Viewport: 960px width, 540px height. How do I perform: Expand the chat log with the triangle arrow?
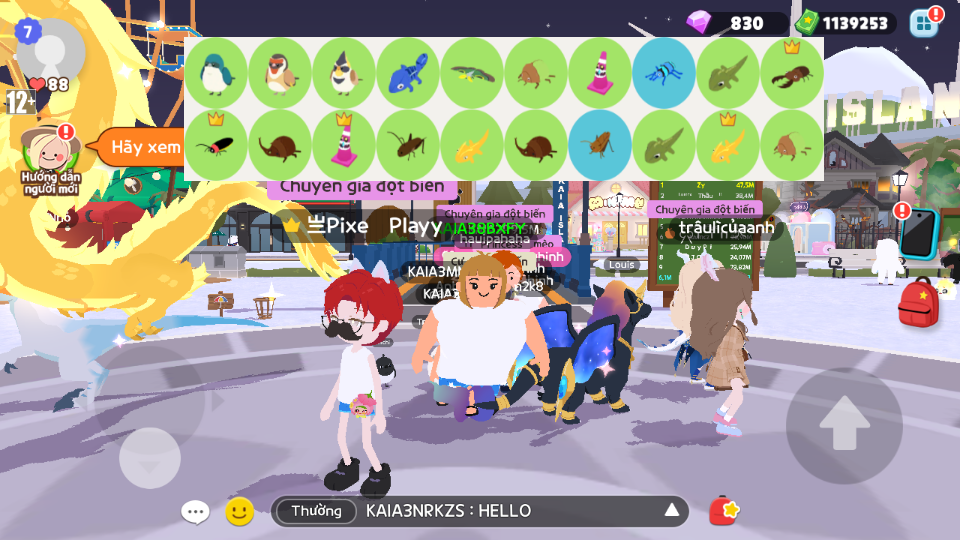pyautogui.click(x=672, y=511)
